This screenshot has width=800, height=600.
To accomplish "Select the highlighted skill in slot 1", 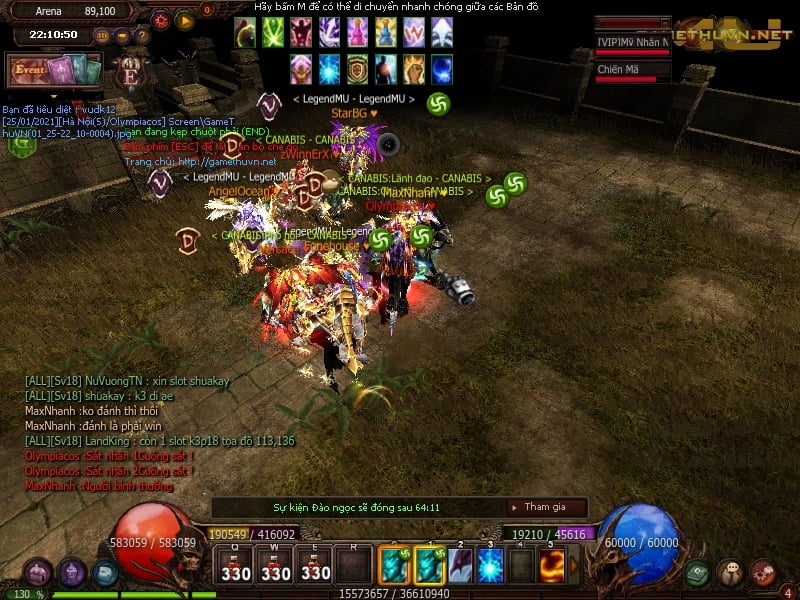I will [429, 565].
